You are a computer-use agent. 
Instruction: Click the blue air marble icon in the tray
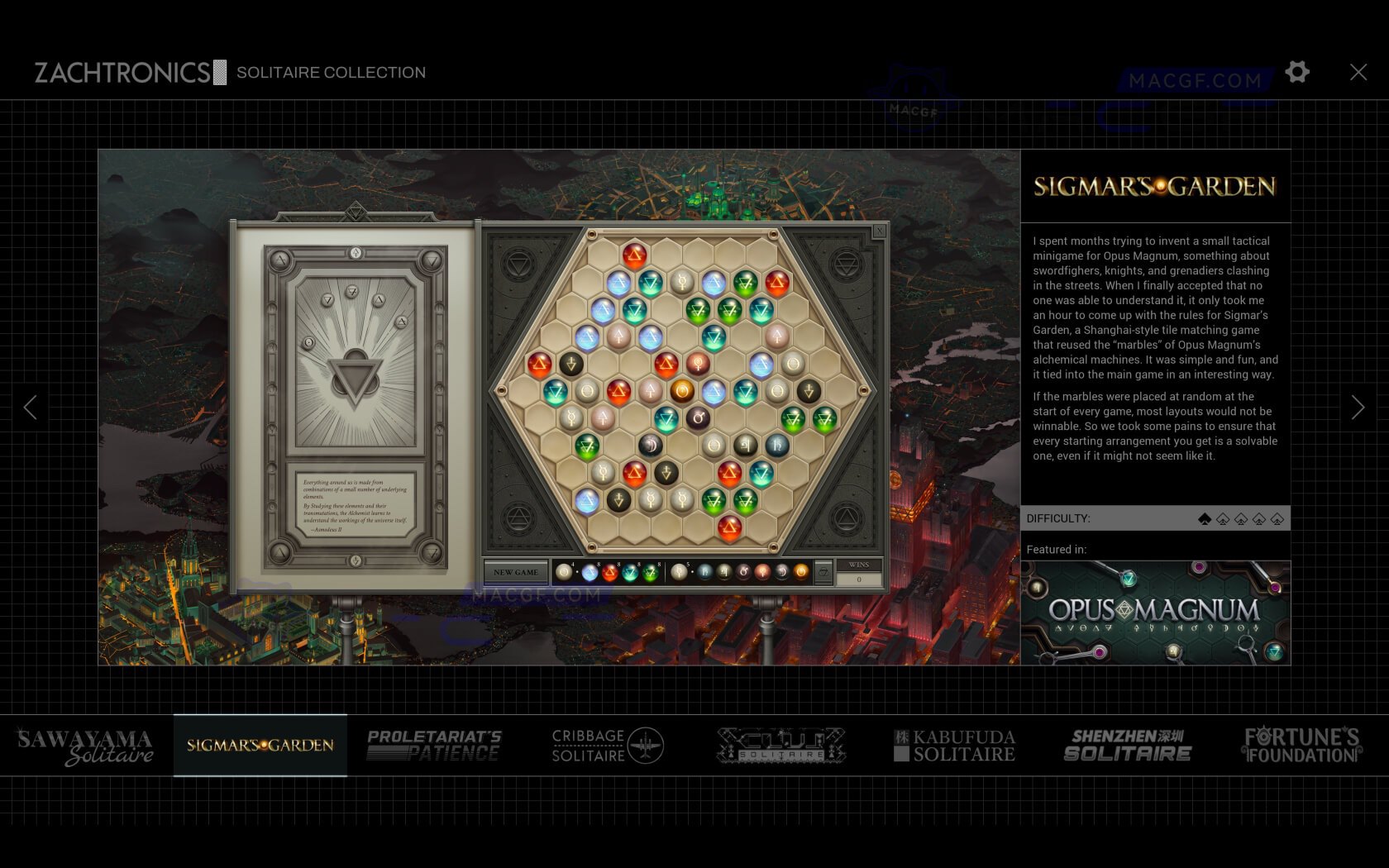point(588,572)
